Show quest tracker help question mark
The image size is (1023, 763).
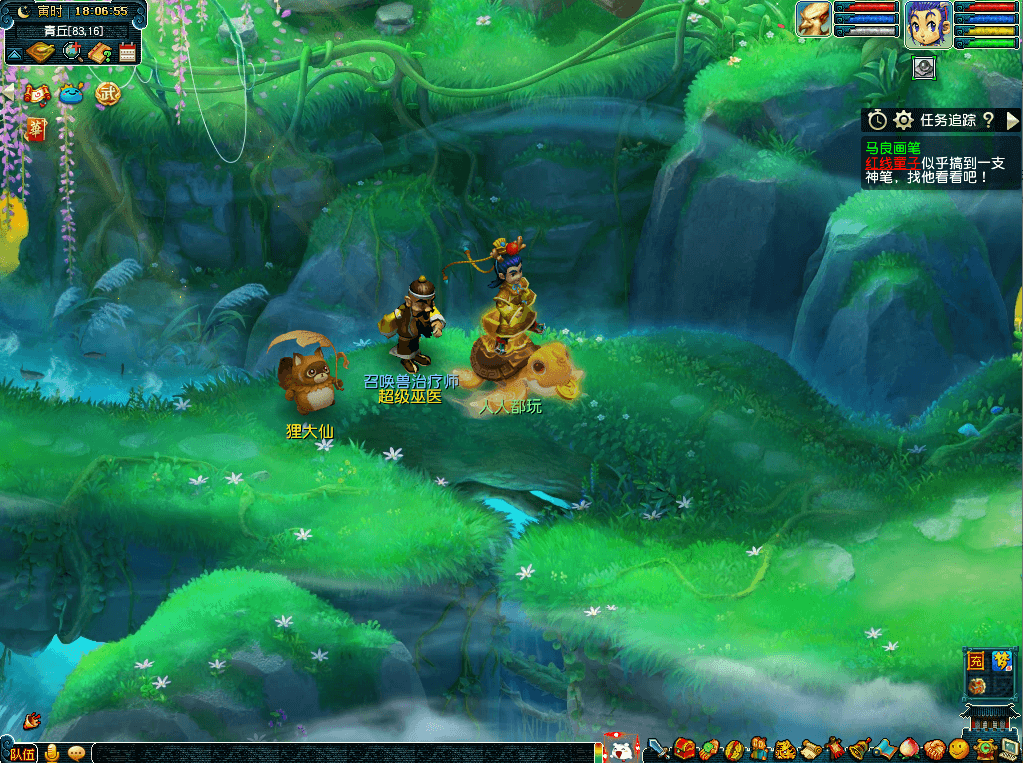point(988,120)
